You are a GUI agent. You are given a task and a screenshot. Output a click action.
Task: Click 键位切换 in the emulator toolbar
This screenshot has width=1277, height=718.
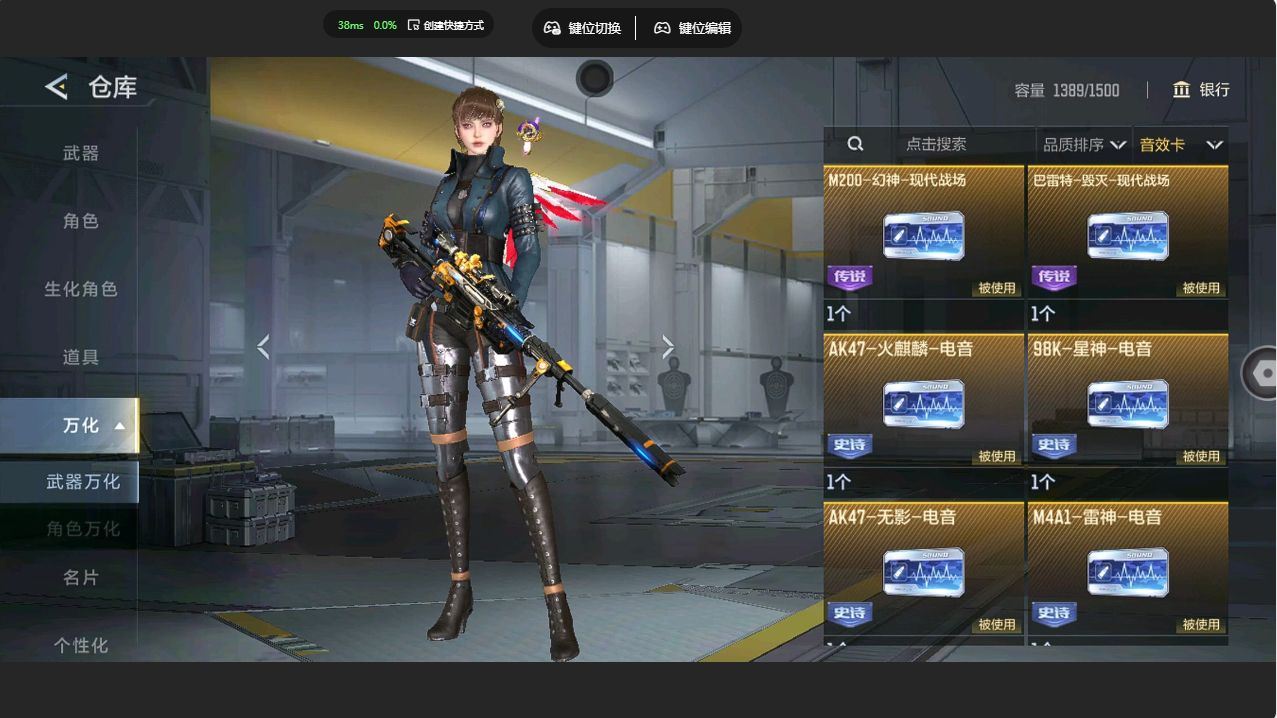click(x=585, y=28)
